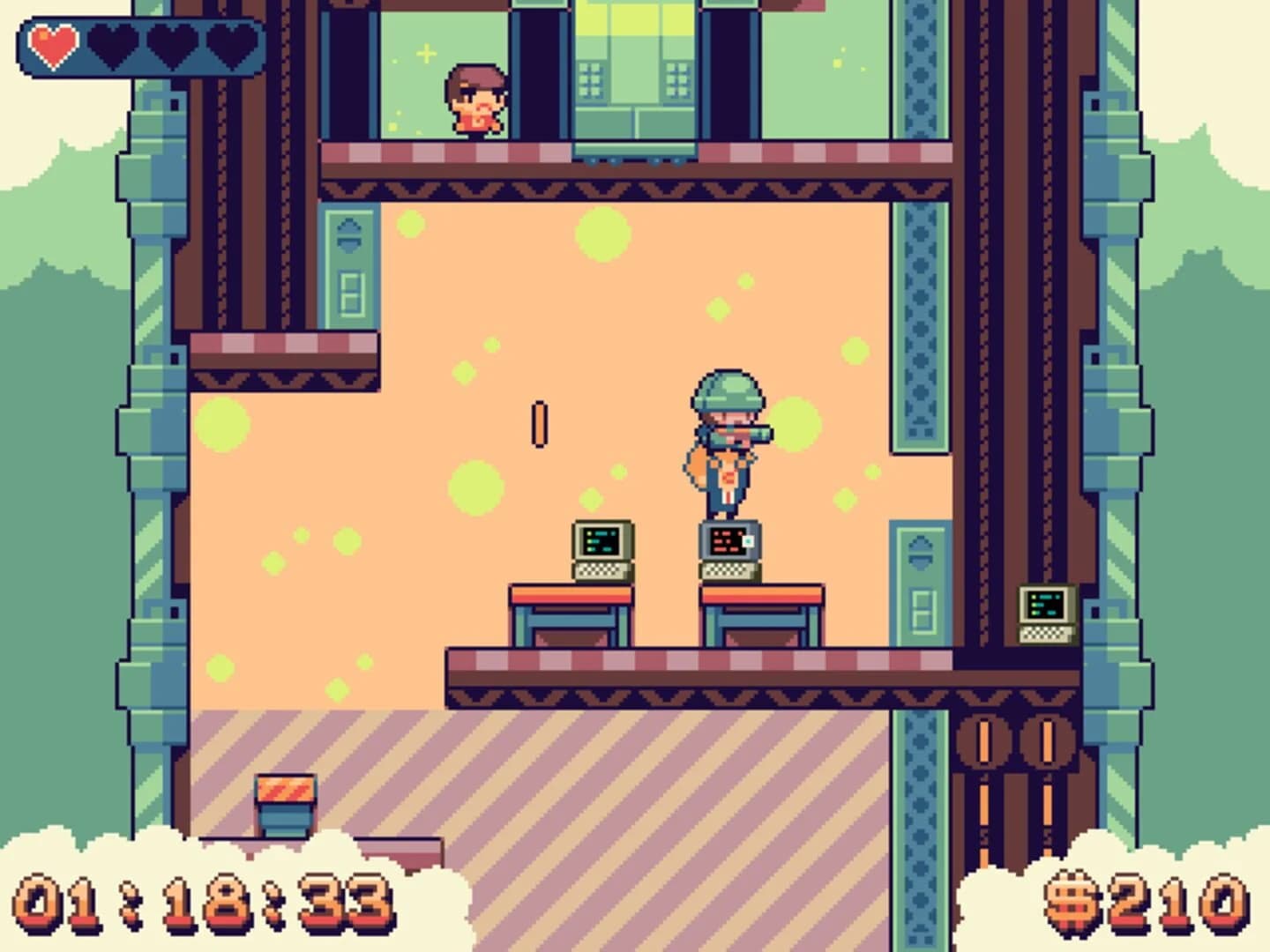Screen dimensions: 1270x952
Task: Click the 01:18:33 timer display
Action: click(x=203, y=904)
